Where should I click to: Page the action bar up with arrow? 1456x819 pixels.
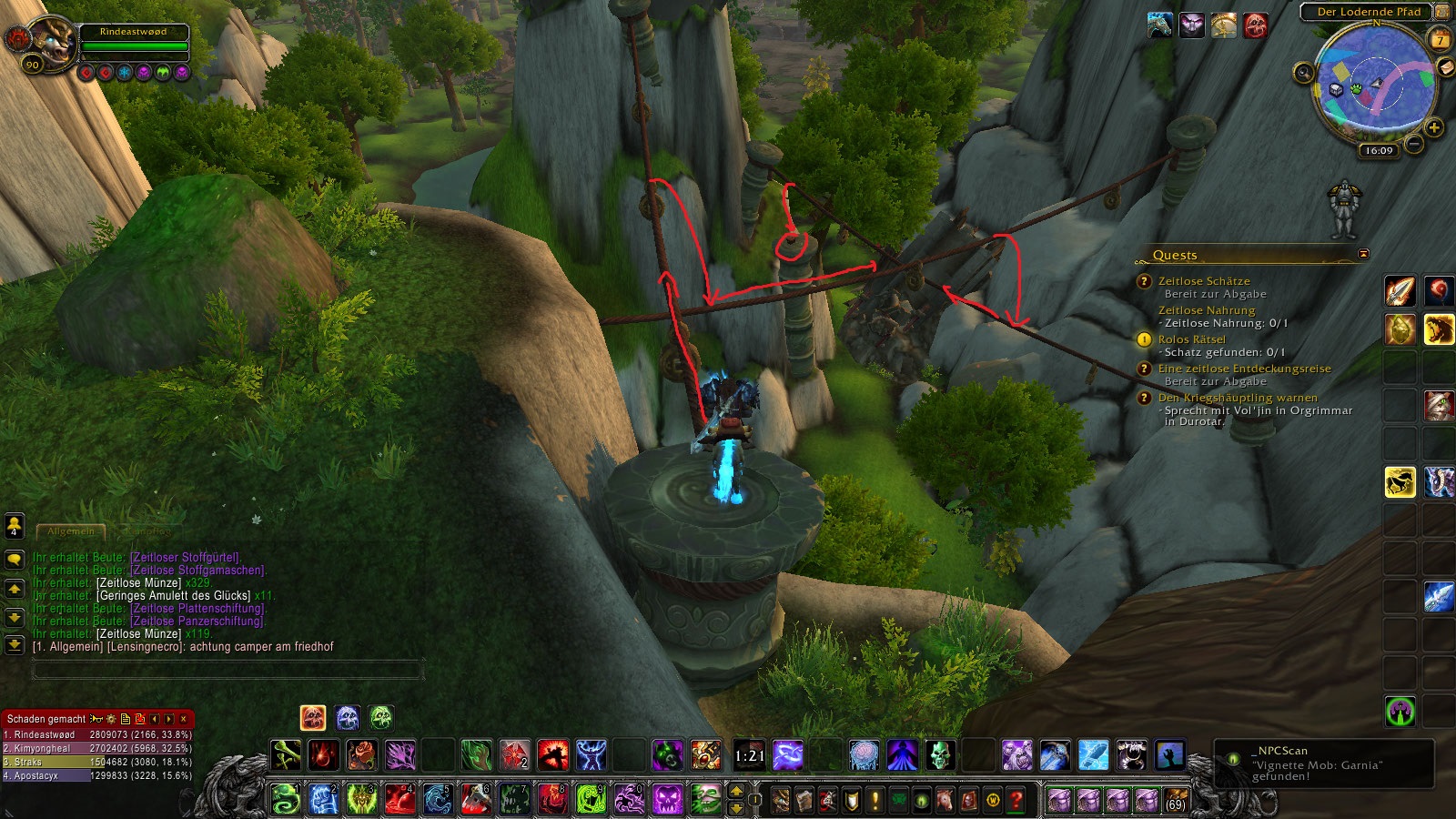click(737, 792)
